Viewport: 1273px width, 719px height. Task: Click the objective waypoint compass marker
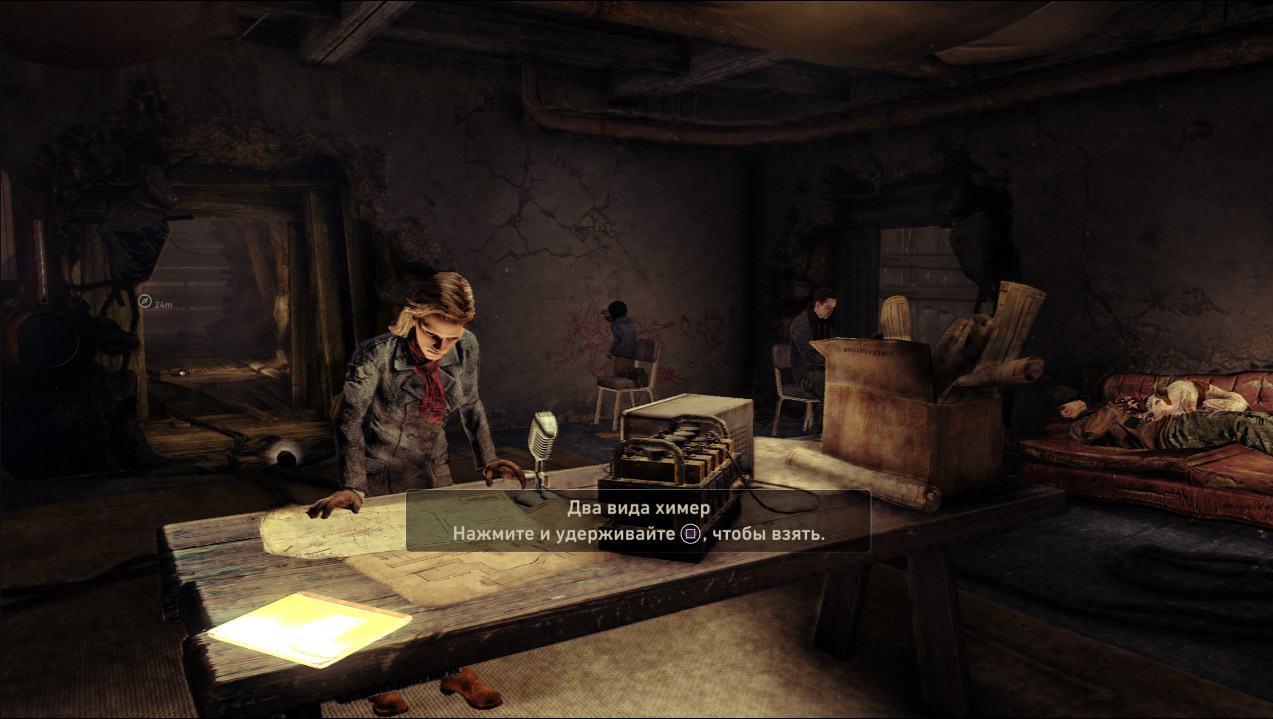pyautogui.click(x=145, y=299)
